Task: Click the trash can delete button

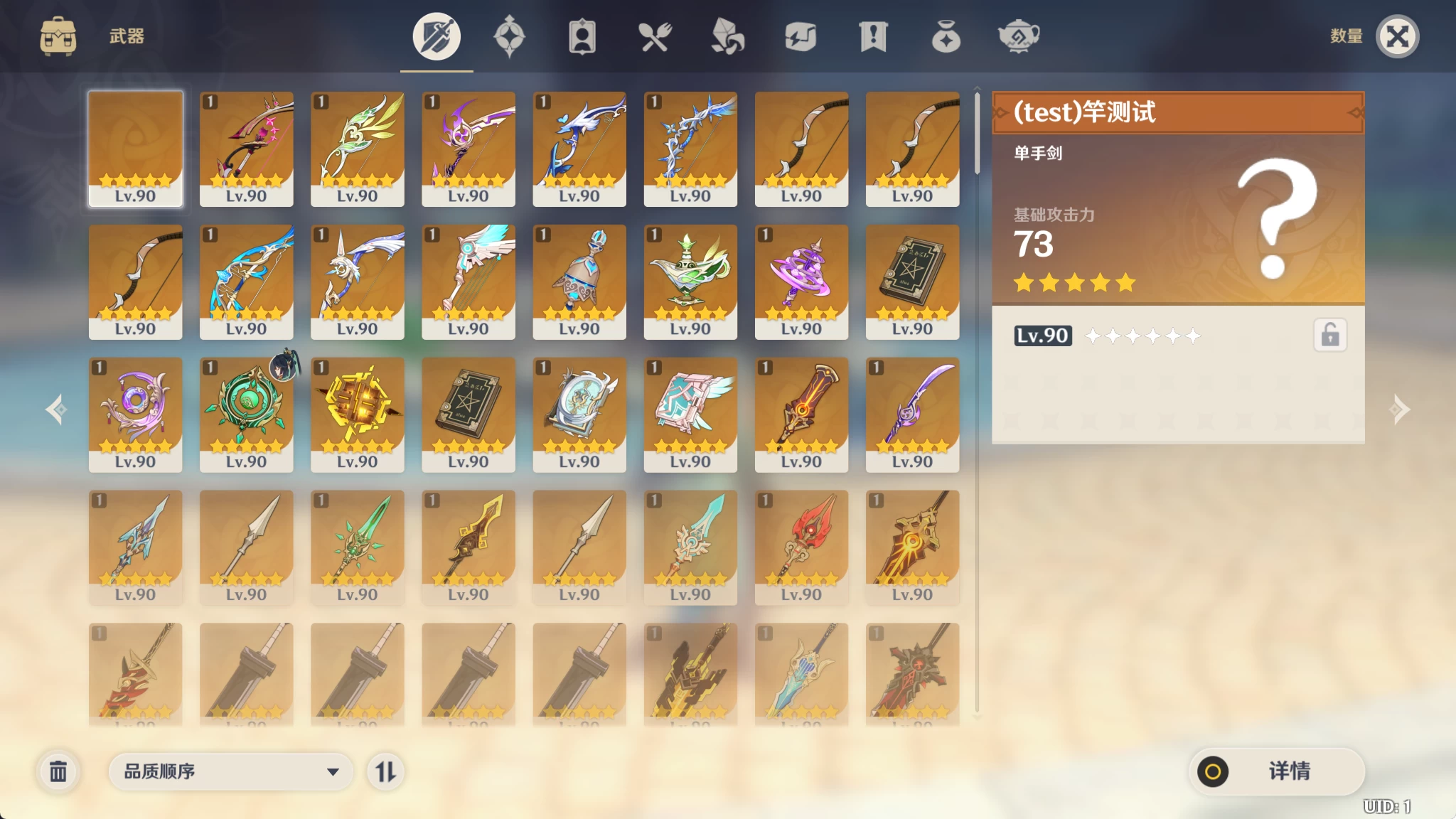Action: 58,771
